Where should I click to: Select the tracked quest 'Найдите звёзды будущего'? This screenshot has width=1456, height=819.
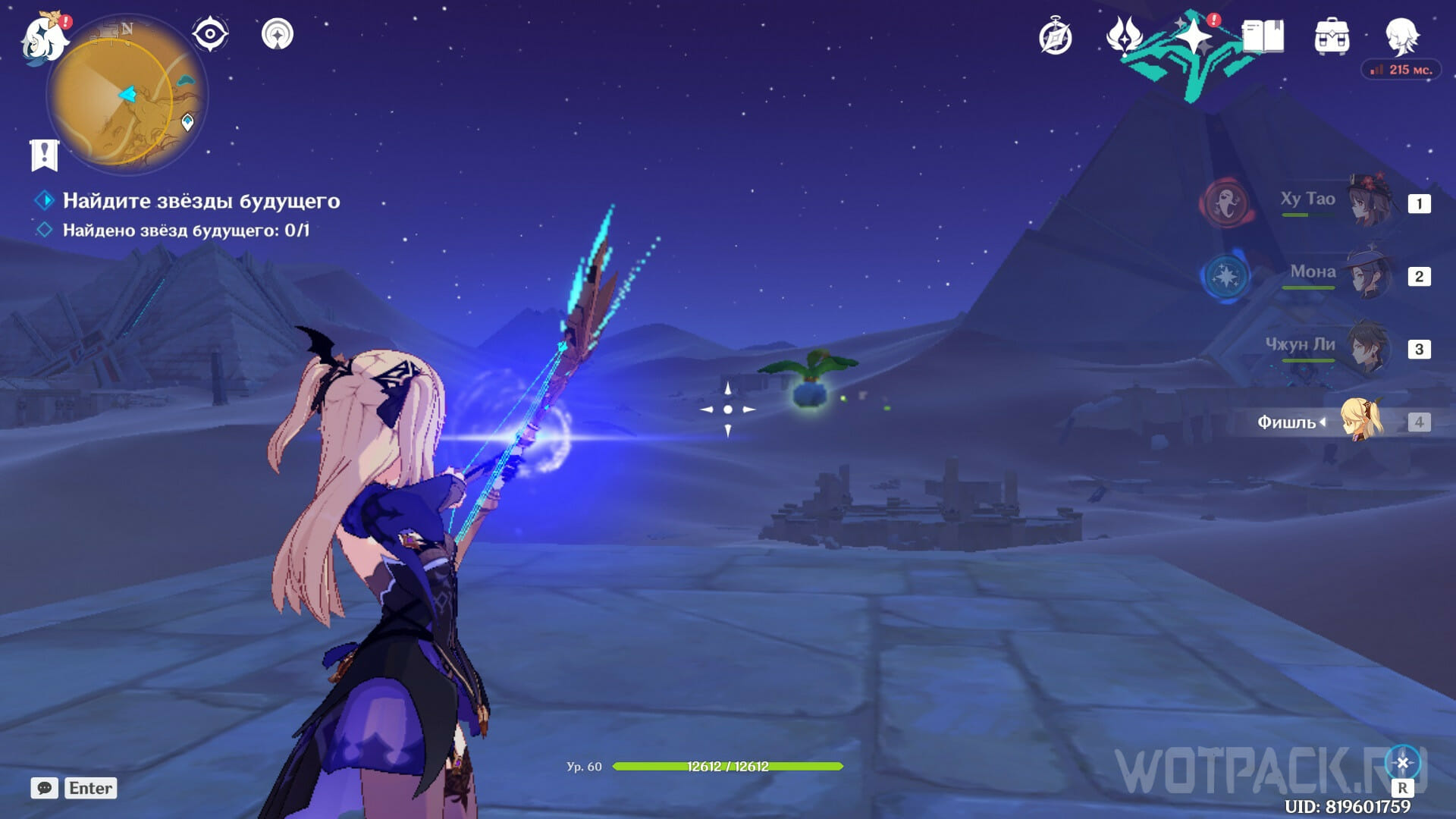[x=201, y=201]
